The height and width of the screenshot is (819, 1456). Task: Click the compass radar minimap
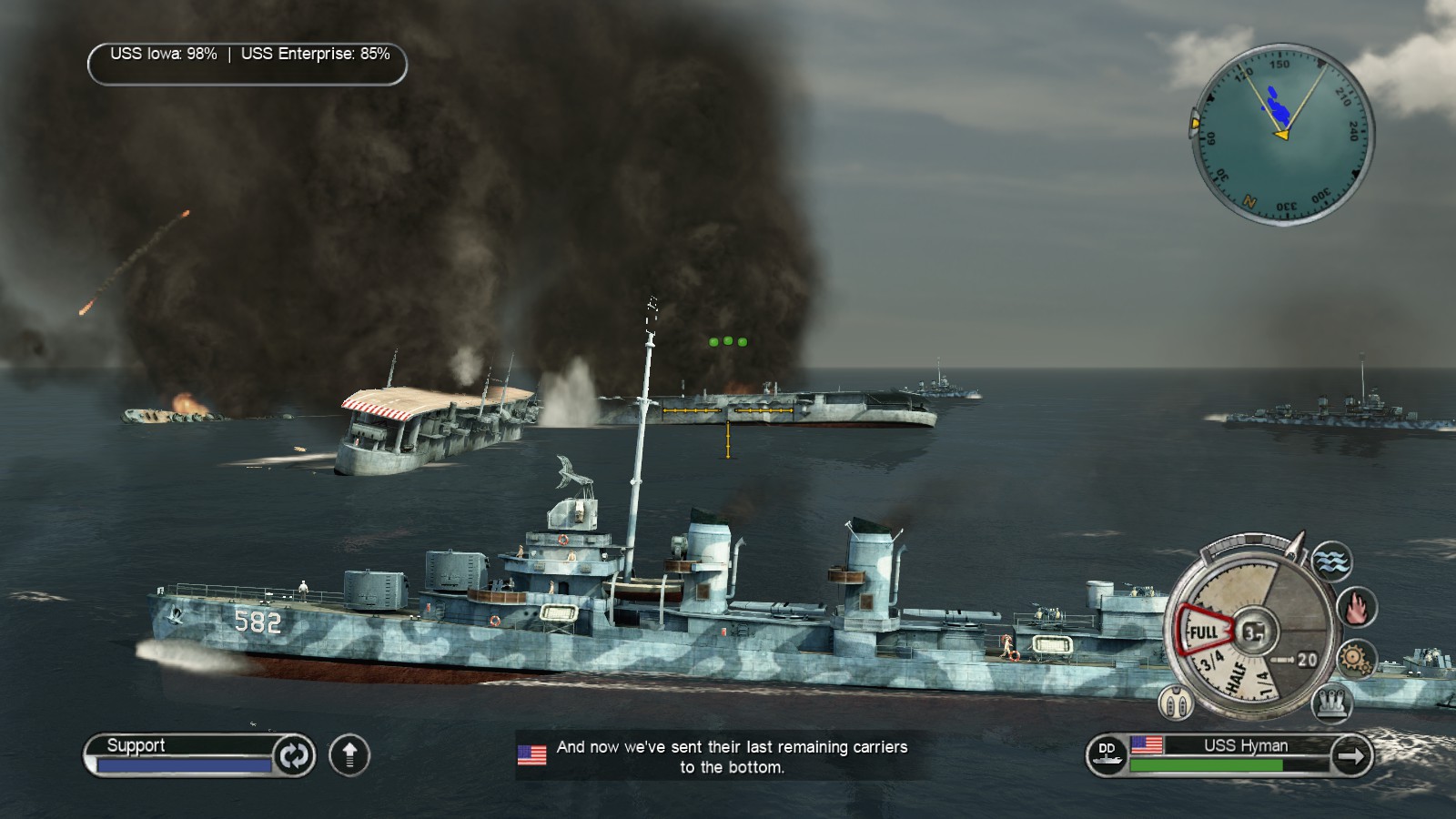click(1281, 133)
